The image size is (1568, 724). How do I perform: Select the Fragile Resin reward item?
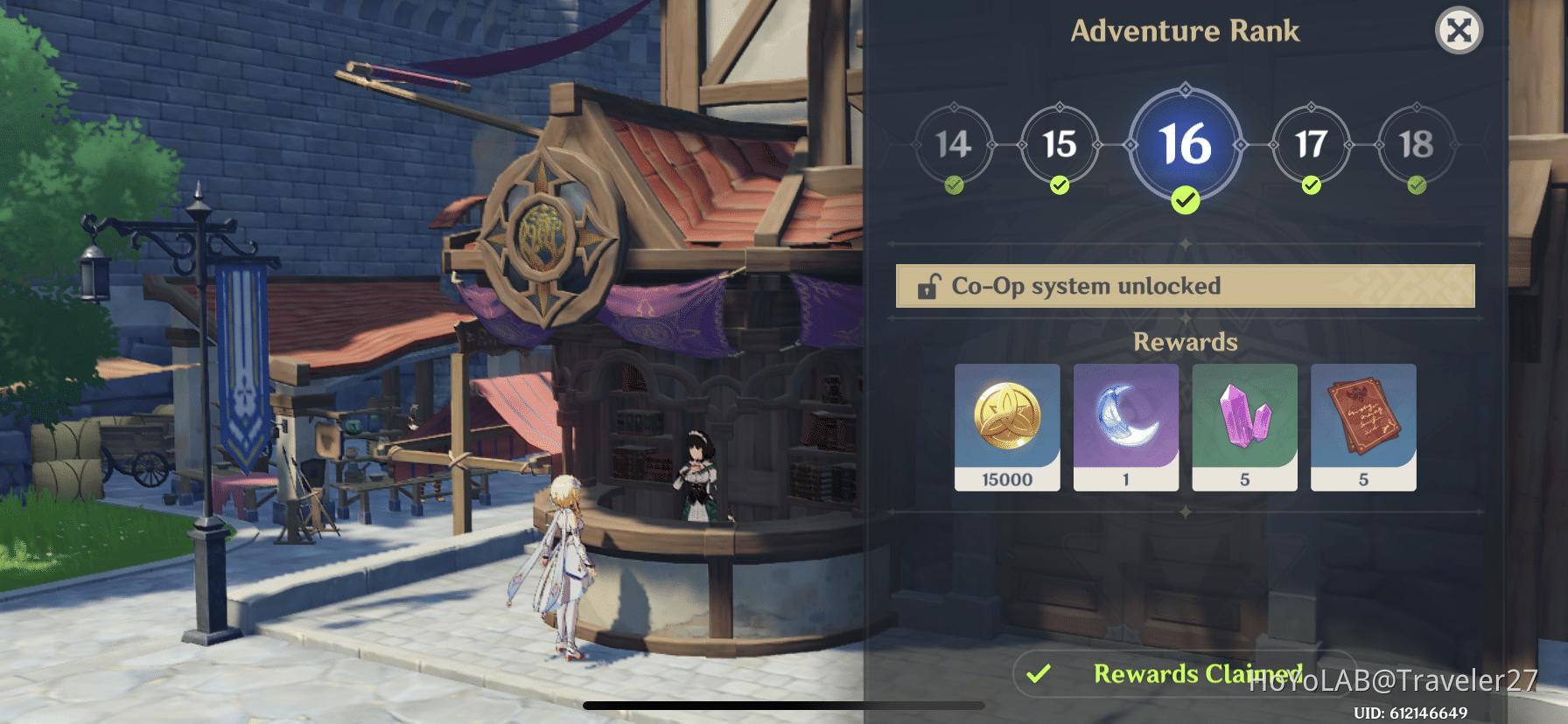coord(1125,428)
